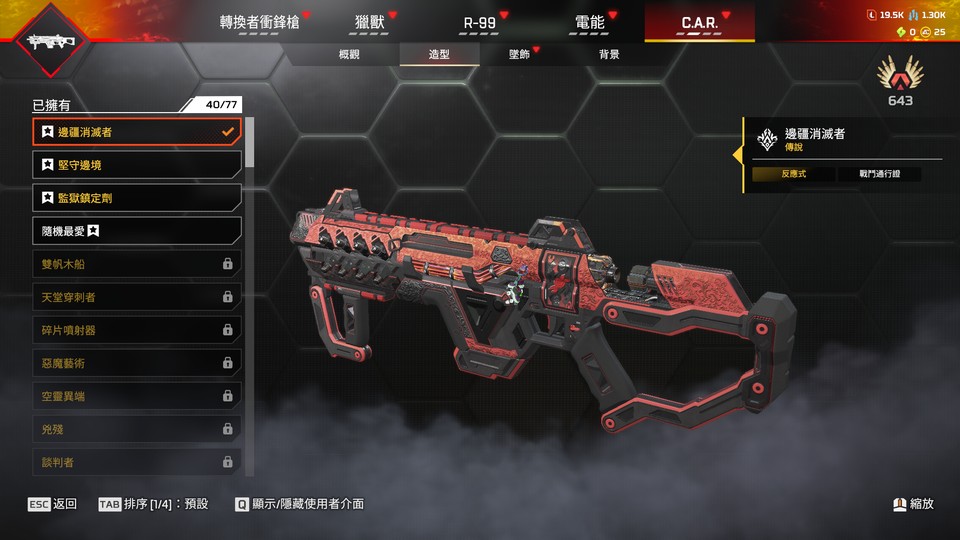960x540 pixels.
Task: Click the 戰鬥通行證 battle pass tag
Action: 879,174
